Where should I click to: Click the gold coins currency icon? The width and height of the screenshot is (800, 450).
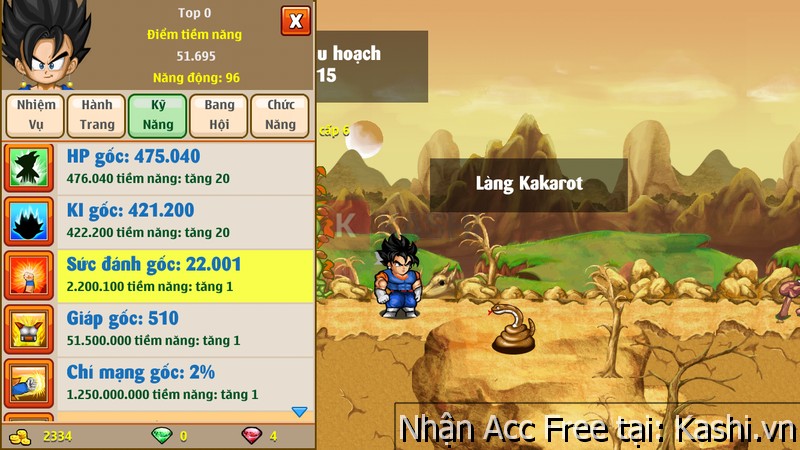point(19,436)
